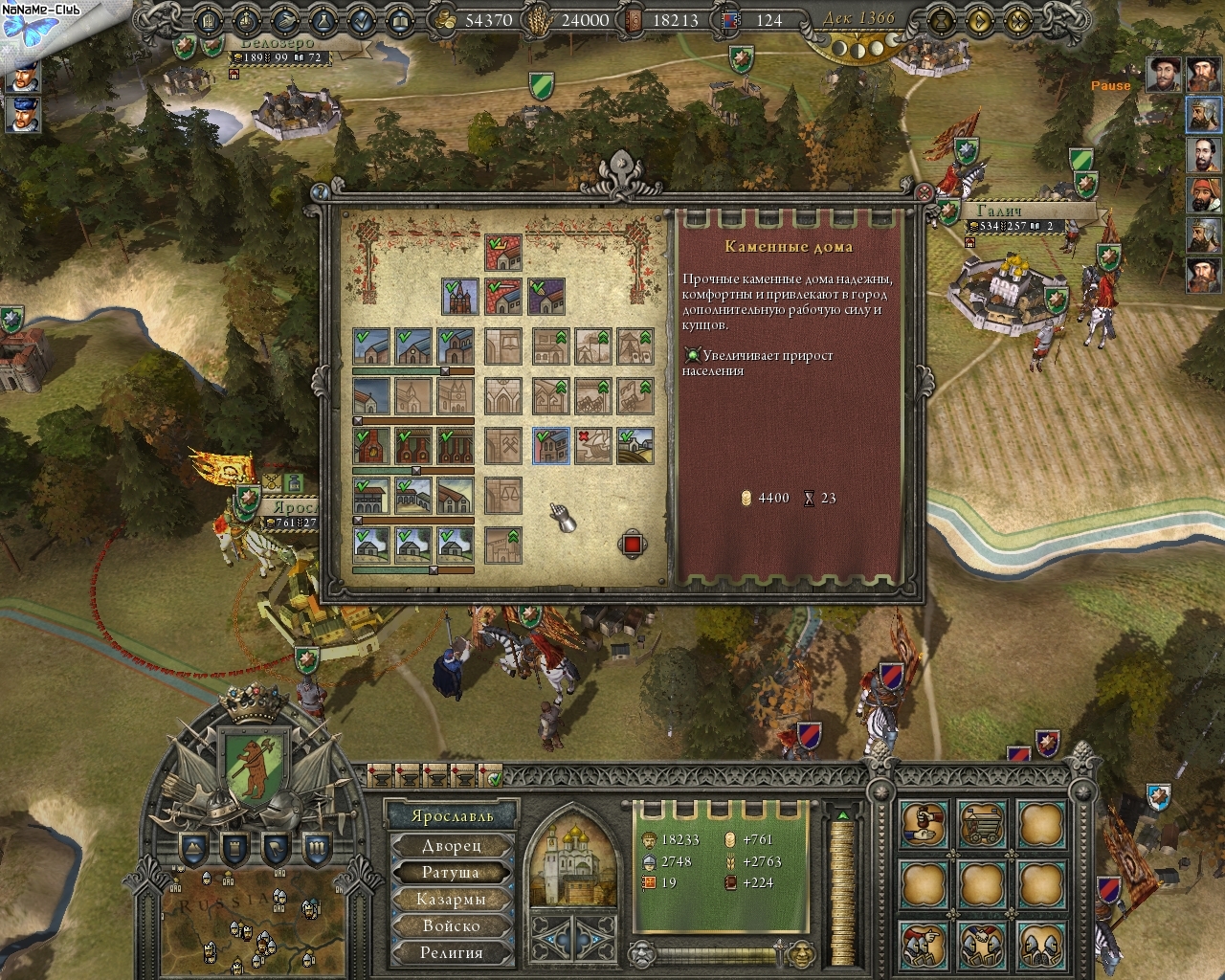This screenshot has height=980, width=1225.
Task: Select the scales market building icon
Action: [x=503, y=495]
